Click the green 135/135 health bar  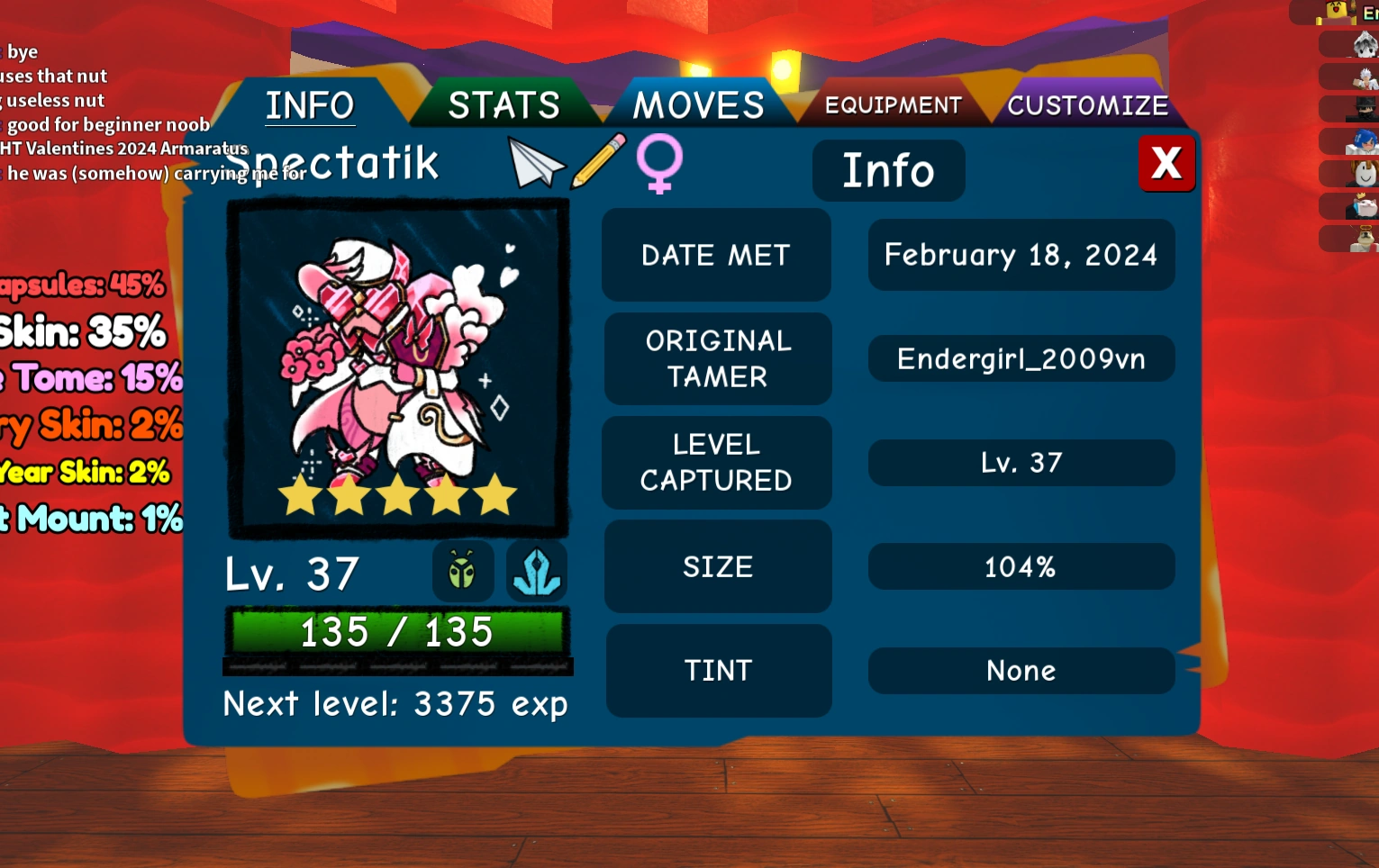397,632
